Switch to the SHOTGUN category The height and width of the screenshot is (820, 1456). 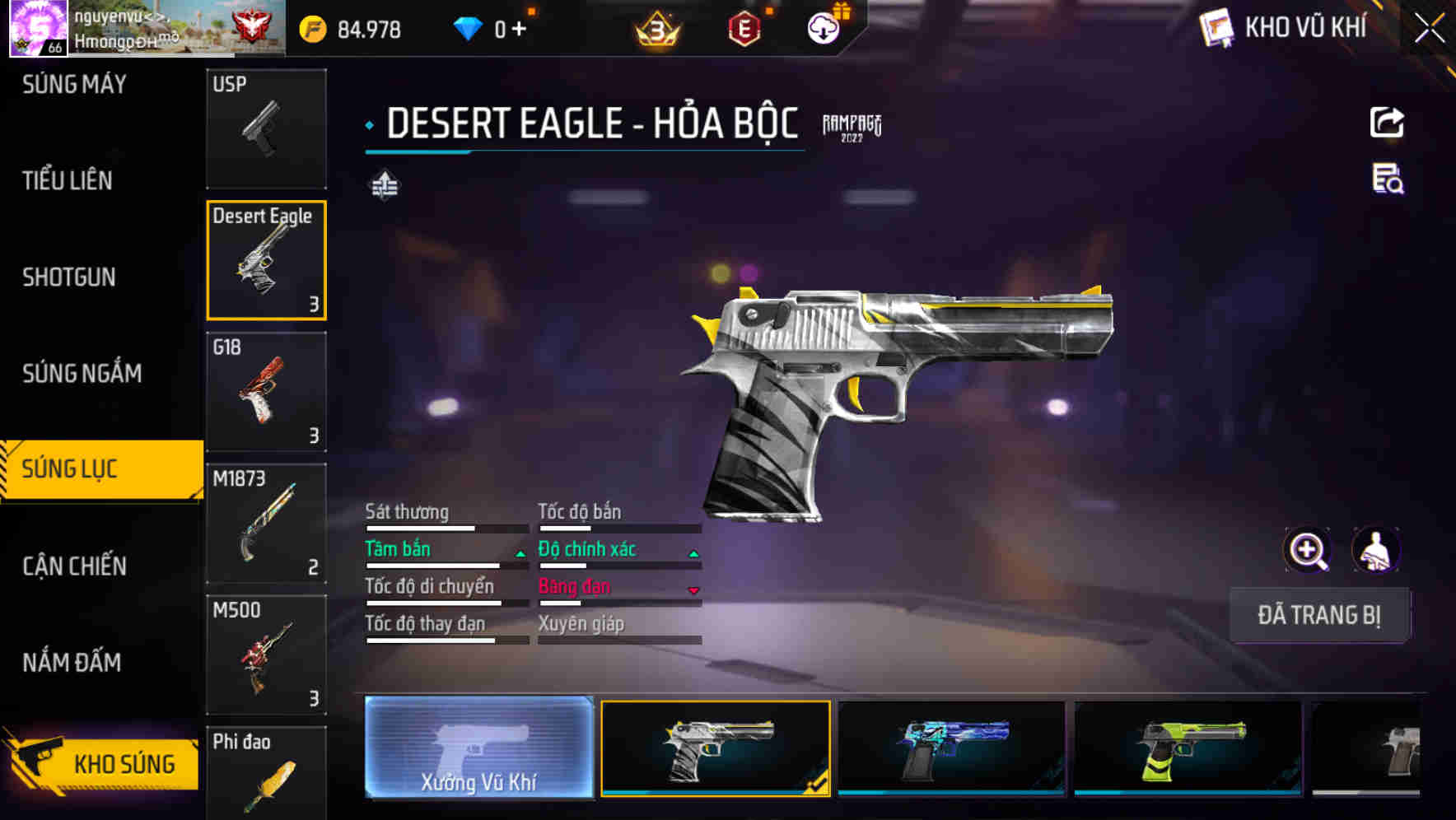[68, 277]
